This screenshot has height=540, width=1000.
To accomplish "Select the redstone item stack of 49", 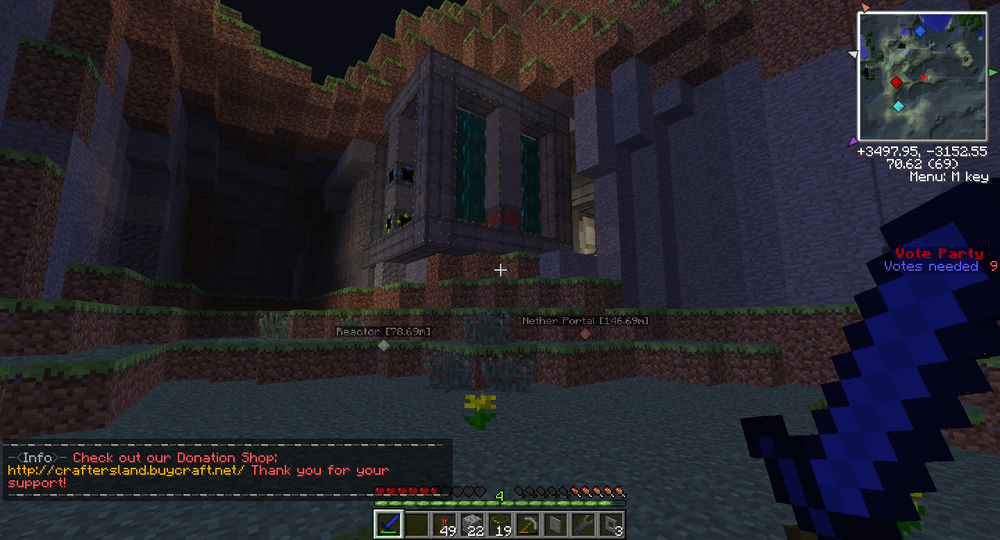I will click(444, 524).
